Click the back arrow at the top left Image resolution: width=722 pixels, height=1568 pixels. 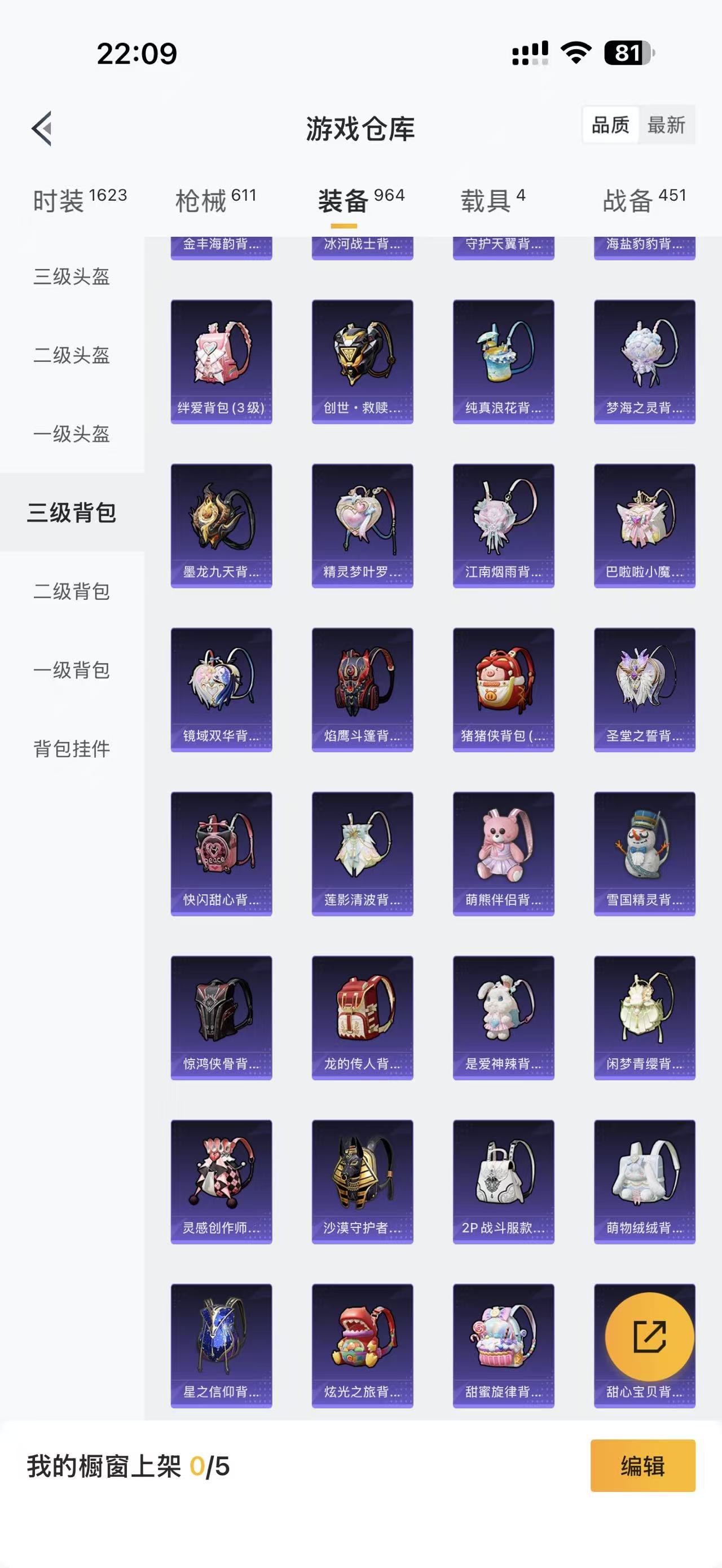pos(41,127)
